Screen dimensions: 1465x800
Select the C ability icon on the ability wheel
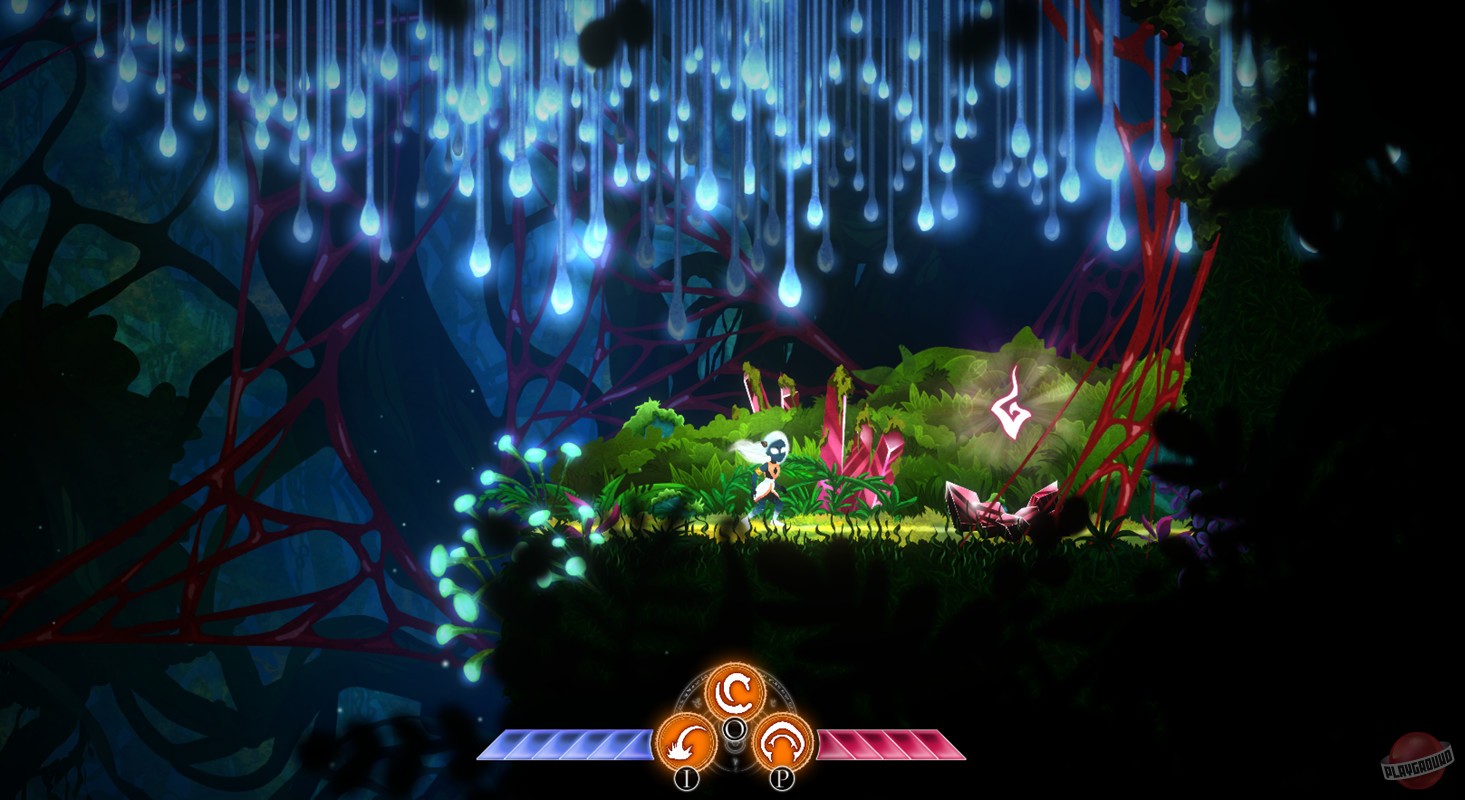737,692
